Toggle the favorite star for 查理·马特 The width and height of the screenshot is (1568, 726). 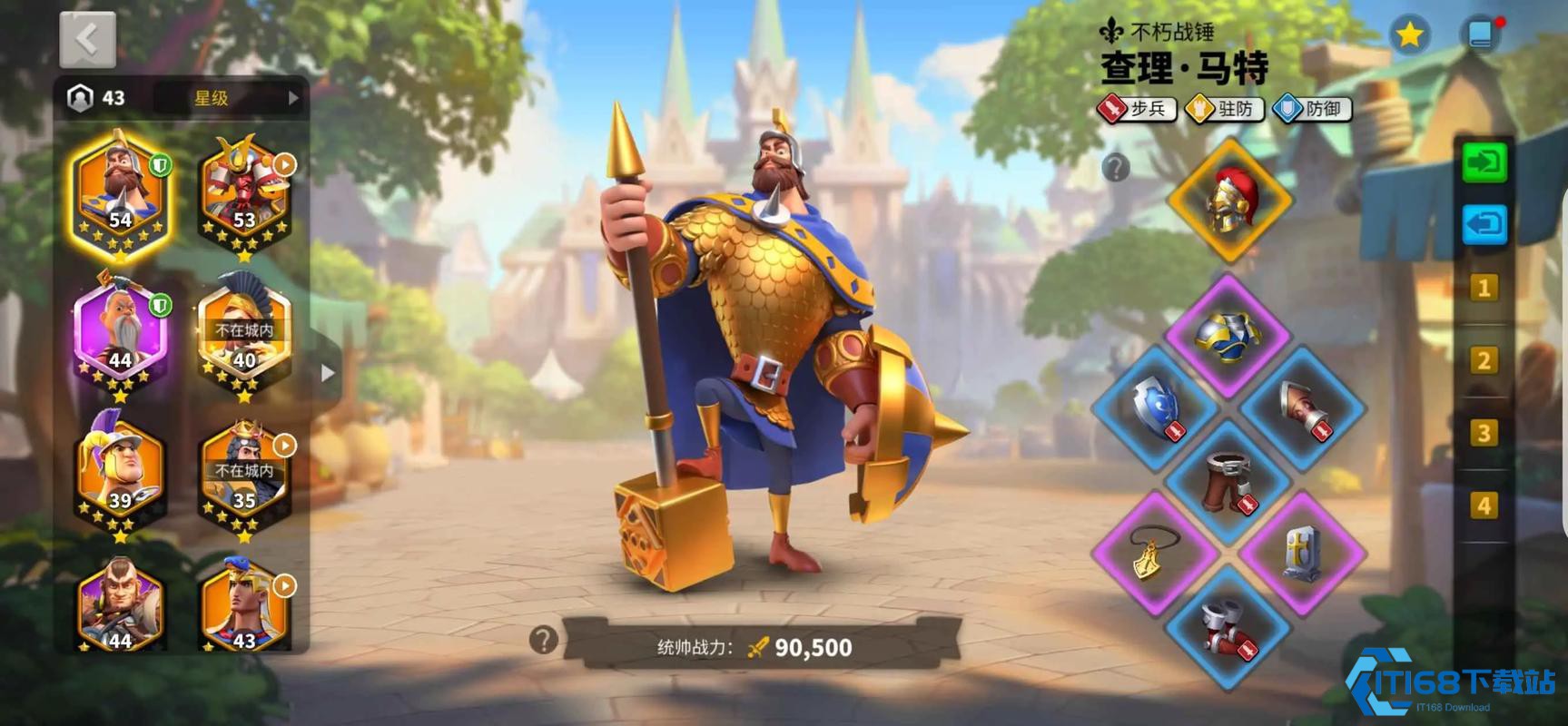point(1410,34)
